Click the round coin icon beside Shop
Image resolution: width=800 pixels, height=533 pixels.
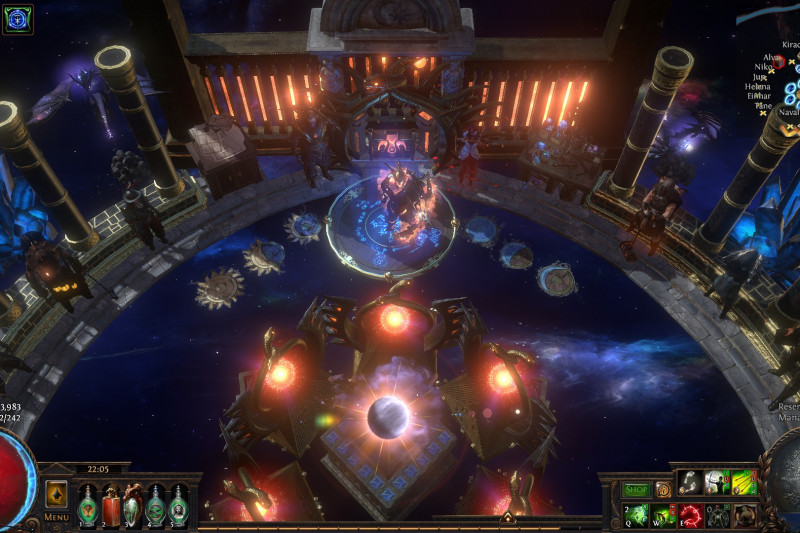coord(663,490)
